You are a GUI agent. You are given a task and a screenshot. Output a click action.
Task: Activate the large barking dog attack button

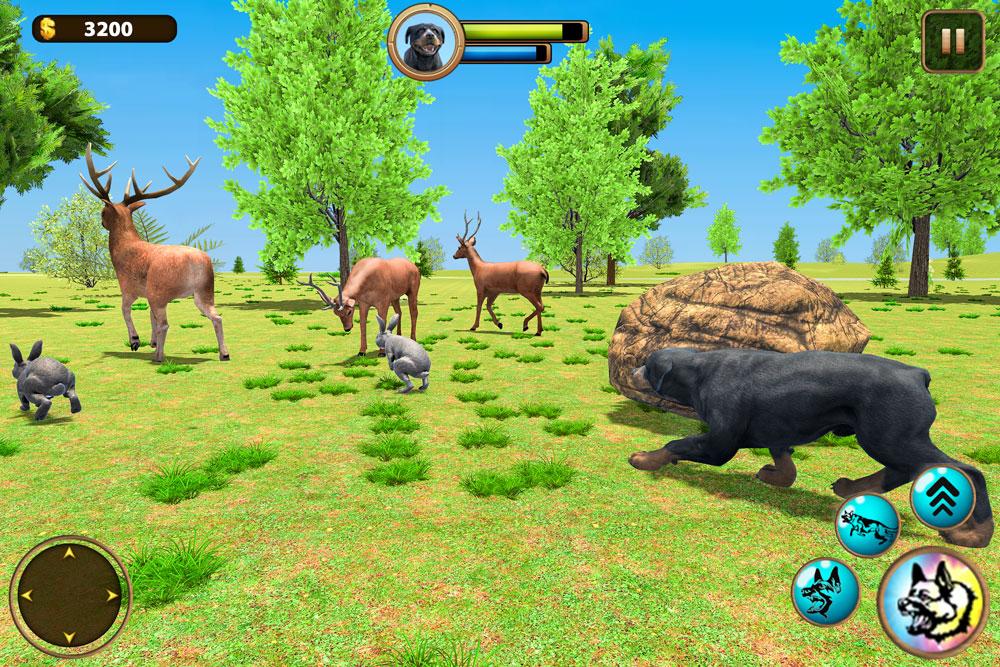click(x=932, y=602)
